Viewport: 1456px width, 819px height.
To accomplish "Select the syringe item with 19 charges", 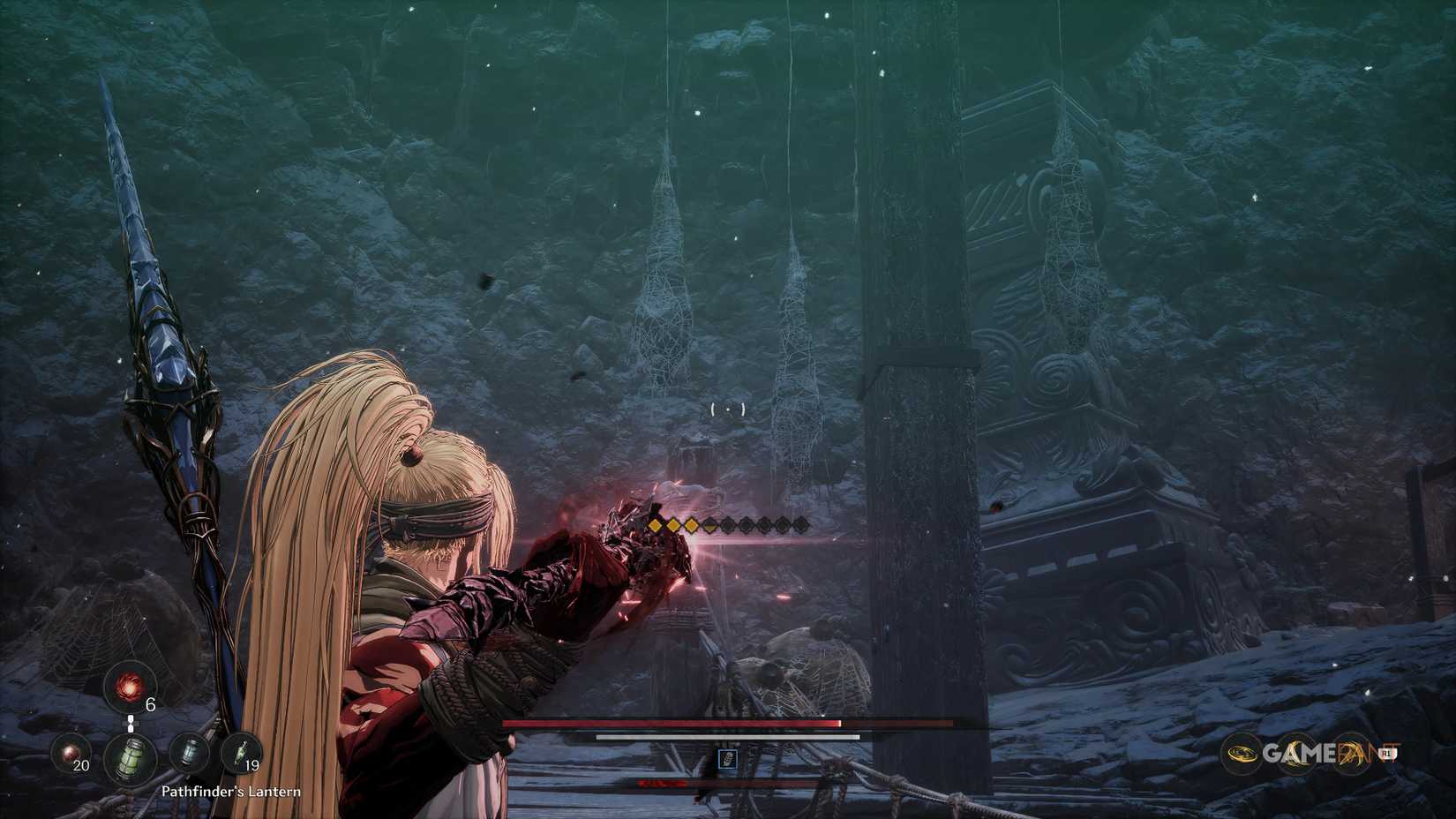I will click(x=241, y=752).
